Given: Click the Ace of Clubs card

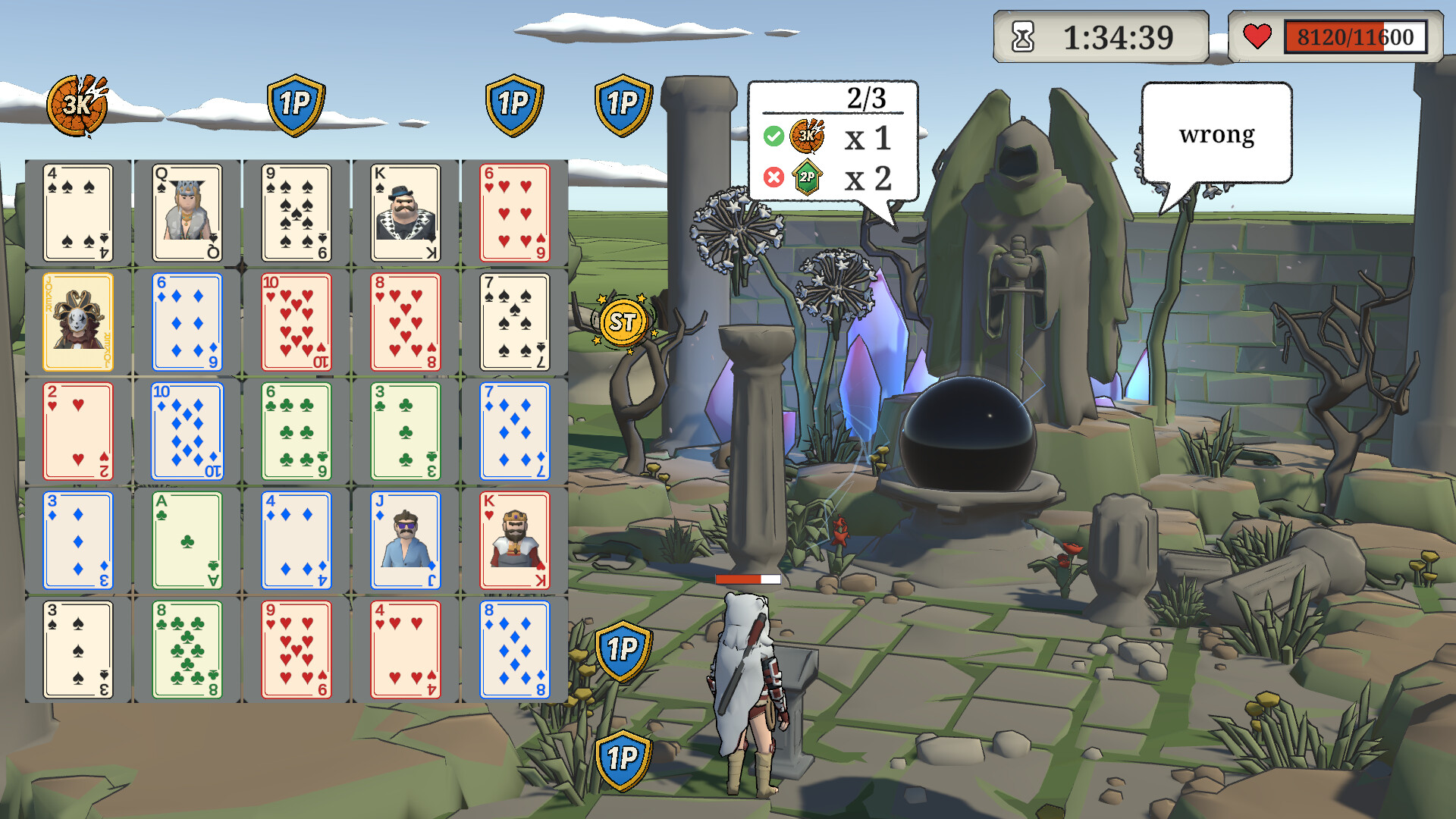Looking at the screenshot, I should (187, 541).
